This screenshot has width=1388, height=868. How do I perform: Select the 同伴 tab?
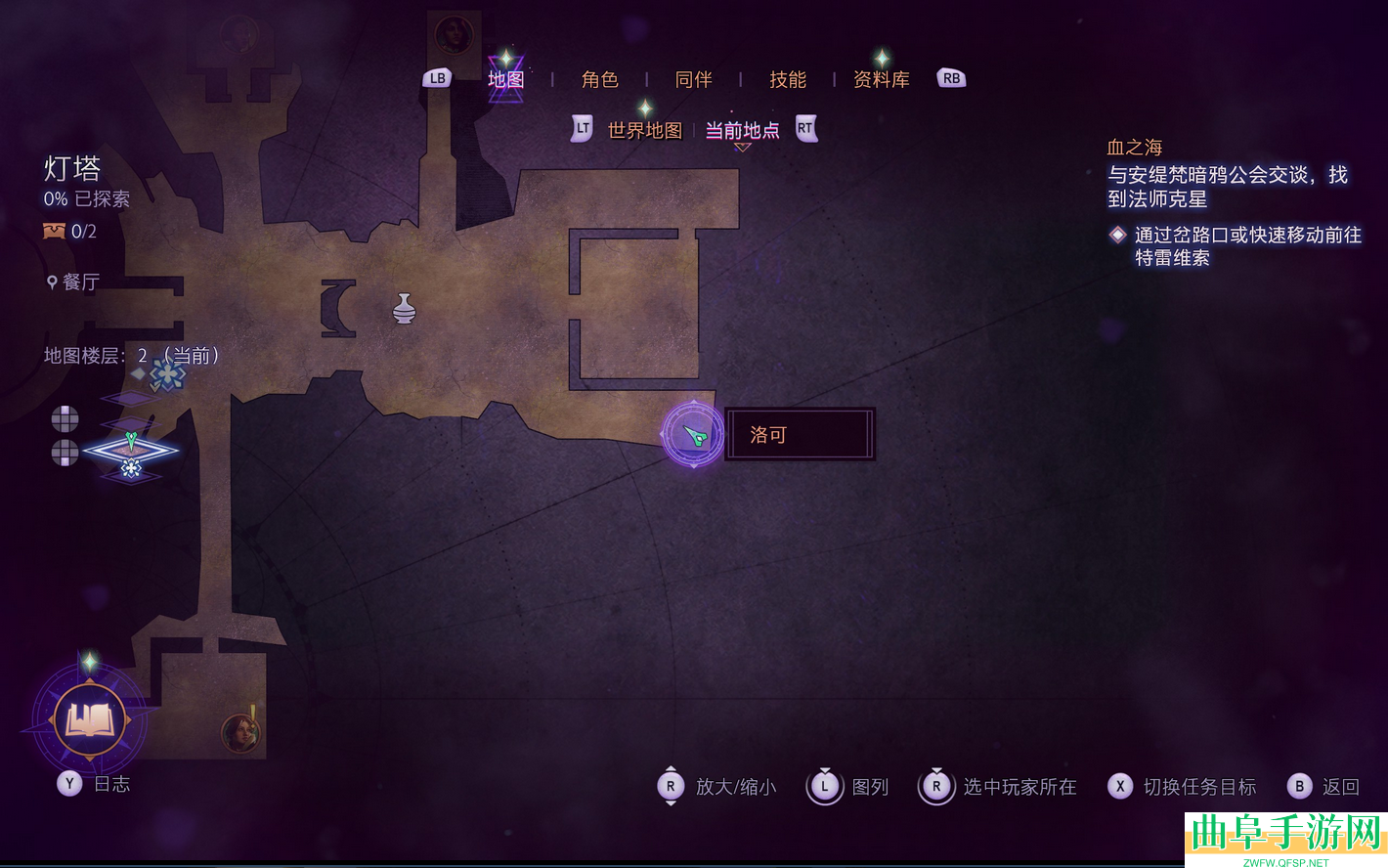tap(693, 79)
